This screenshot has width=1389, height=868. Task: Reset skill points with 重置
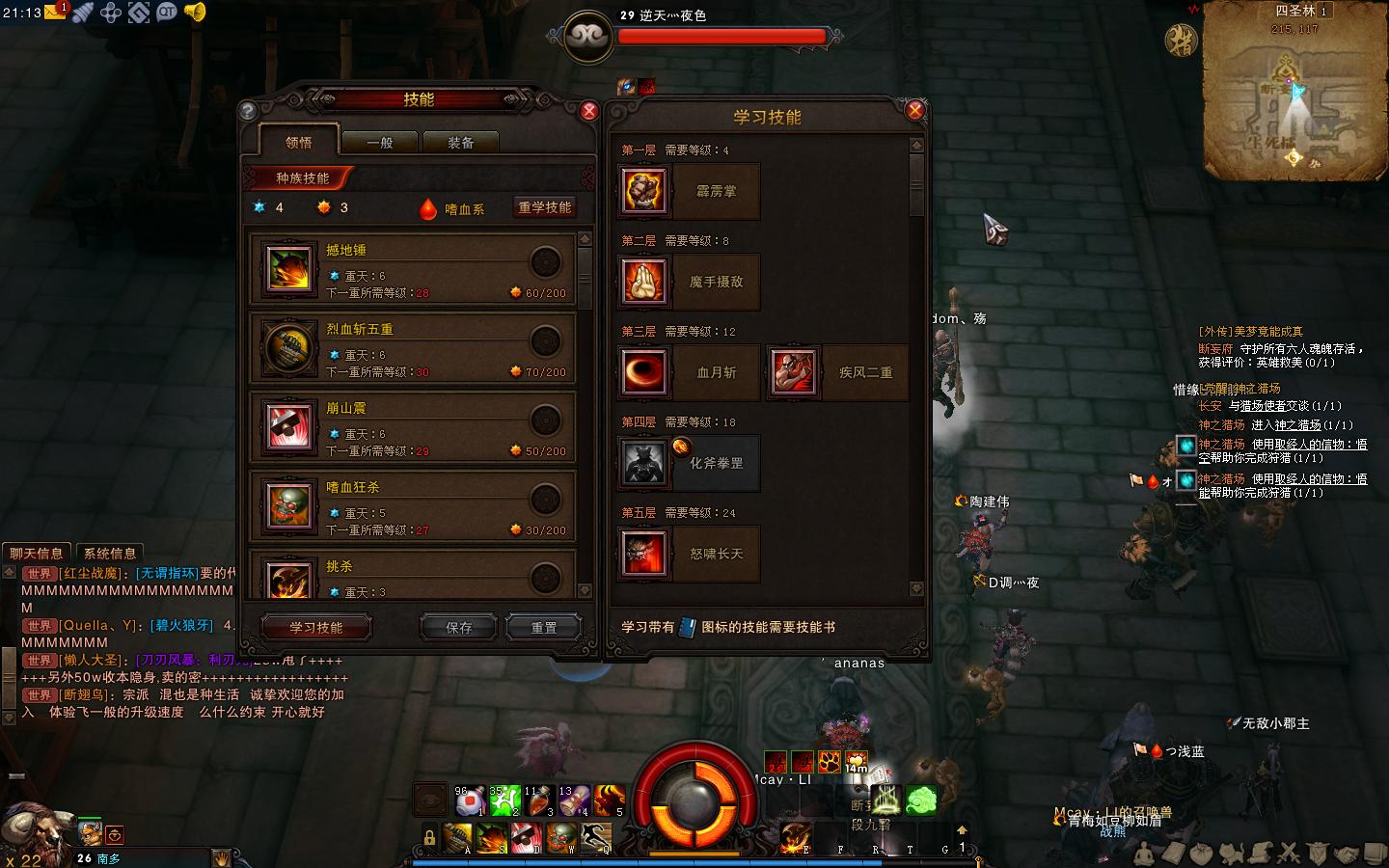point(544,628)
